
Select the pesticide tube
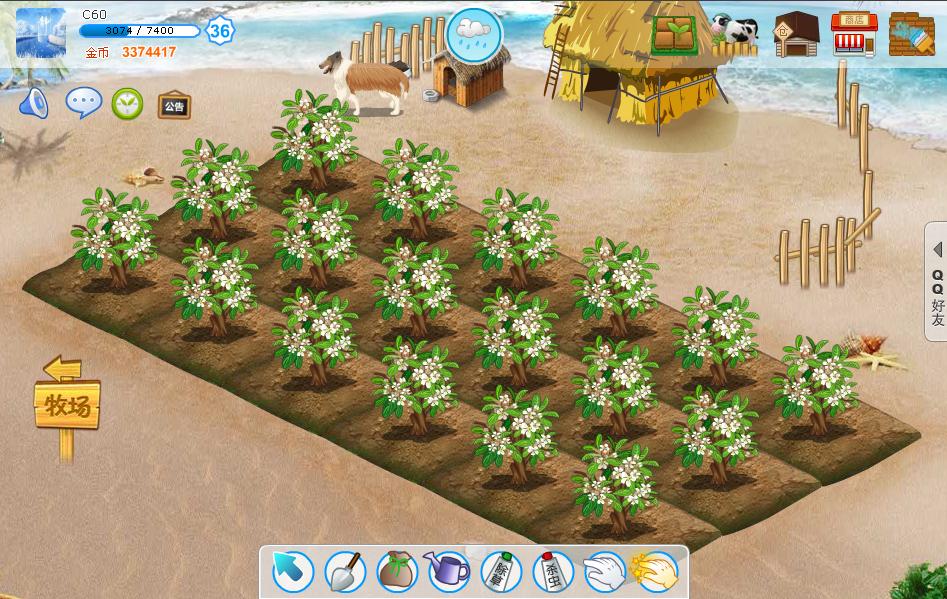552,572
